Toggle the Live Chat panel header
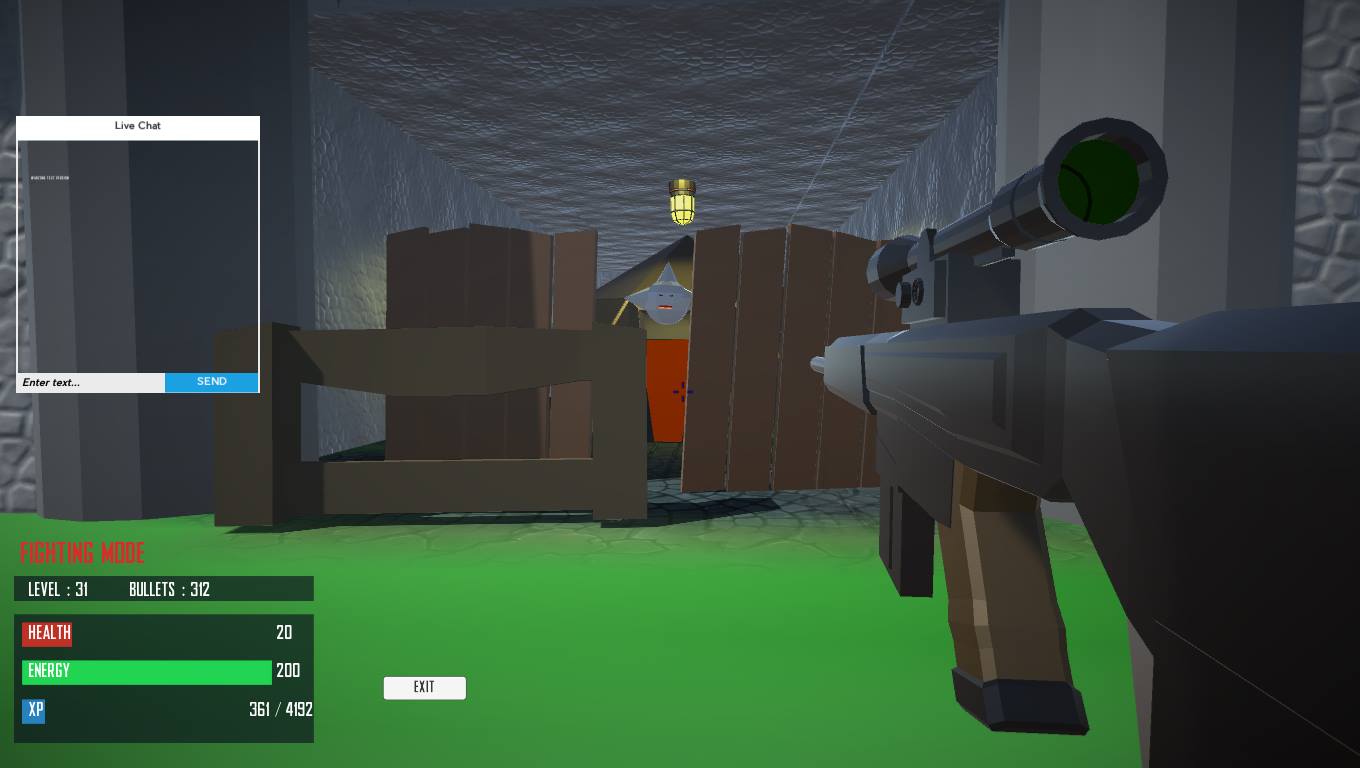 pos(137,126)
